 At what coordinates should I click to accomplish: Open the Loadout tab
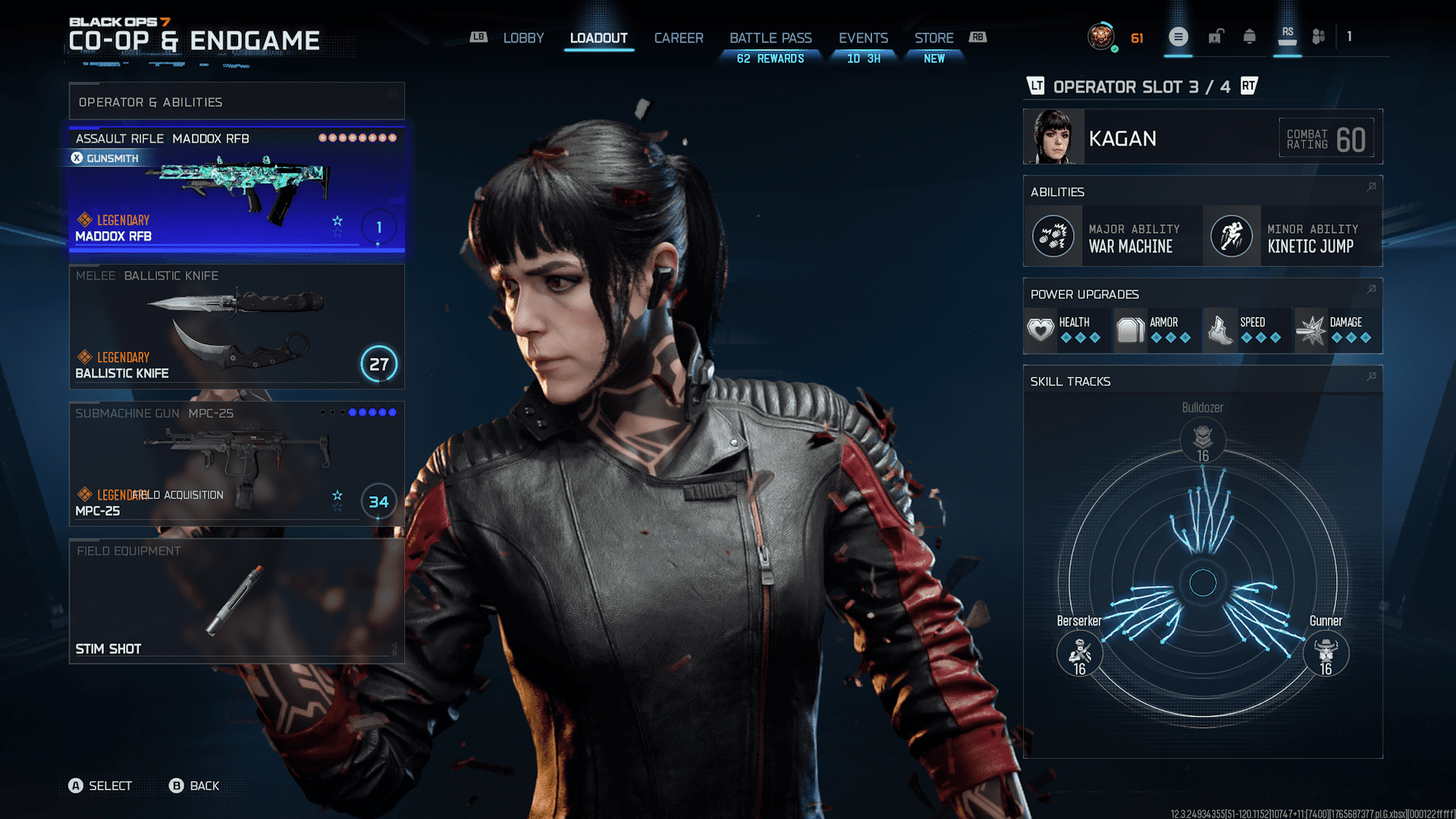(598, 38)
